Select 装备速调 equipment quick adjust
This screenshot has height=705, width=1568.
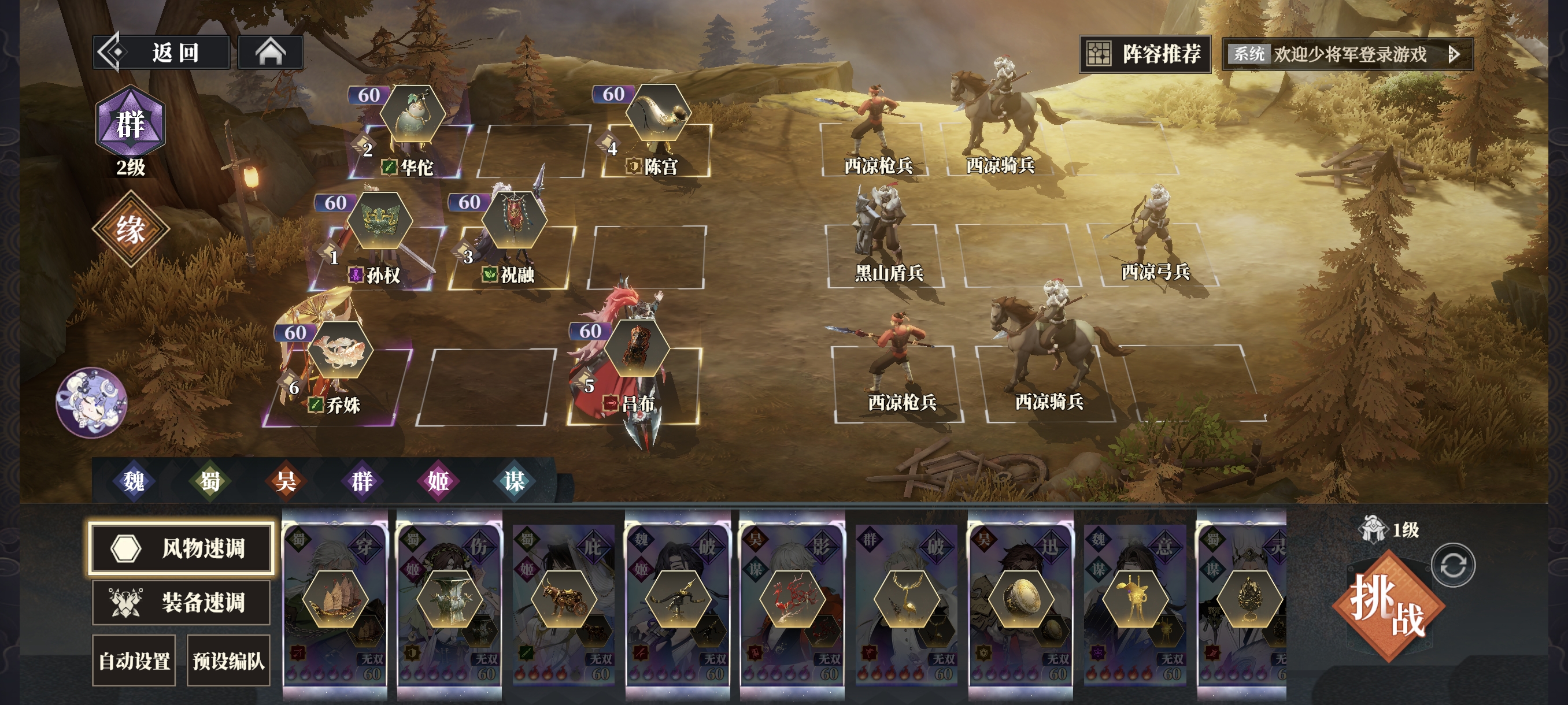click(x=181, y=602)
